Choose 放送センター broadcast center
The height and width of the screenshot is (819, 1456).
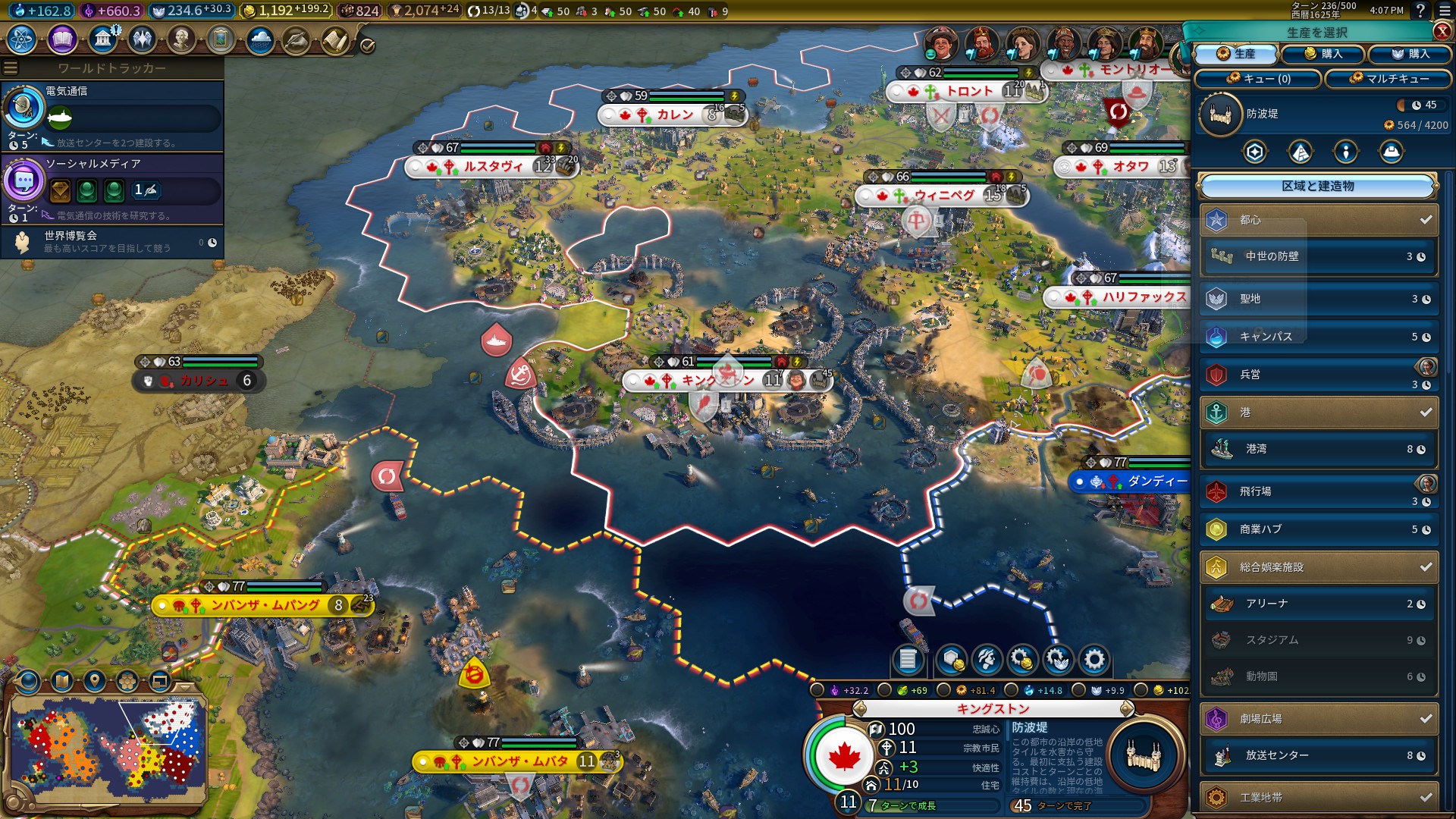coord(1318,755)
